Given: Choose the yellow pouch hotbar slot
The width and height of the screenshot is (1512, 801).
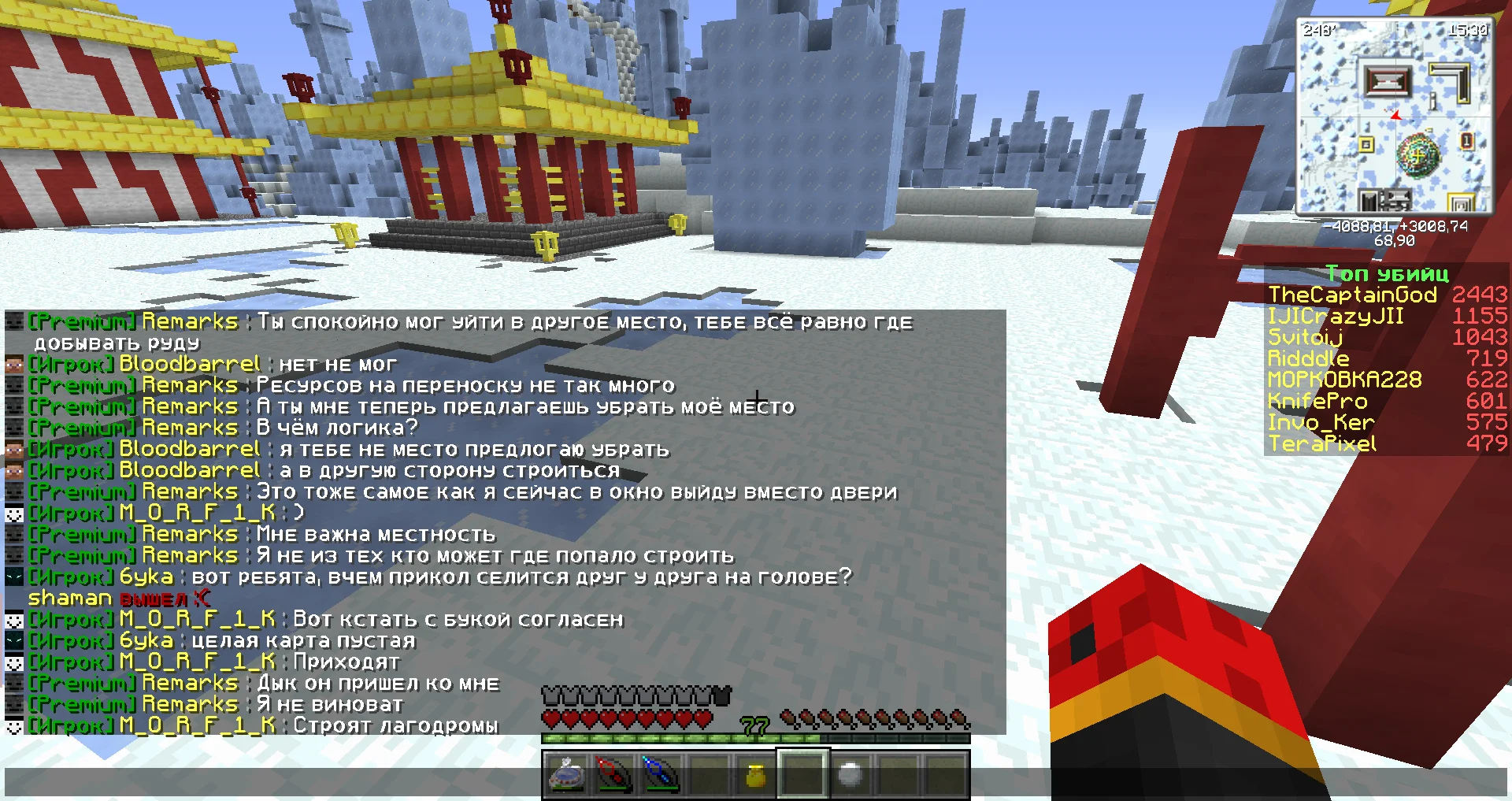Looking at the screenshot, I should (756, 776).
